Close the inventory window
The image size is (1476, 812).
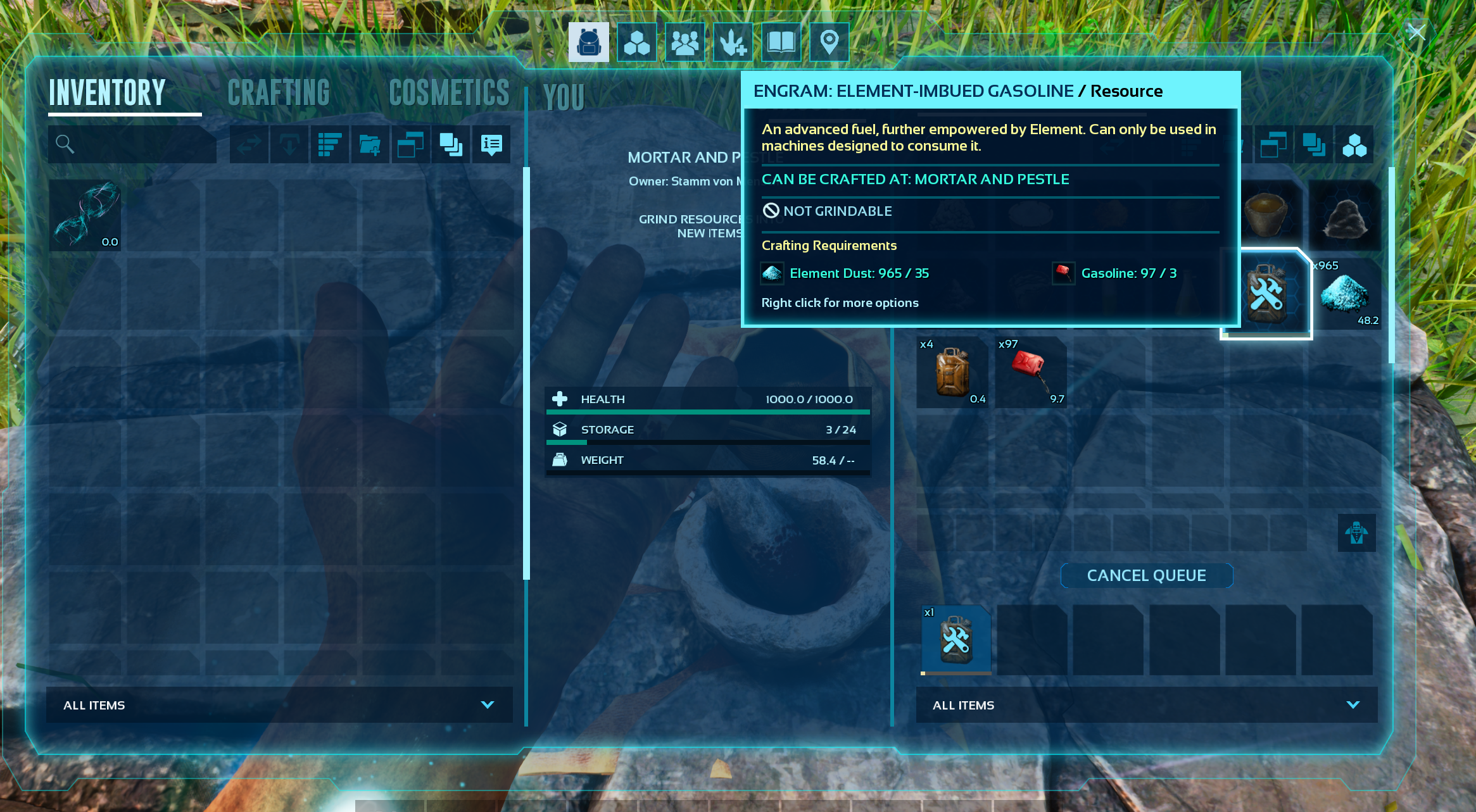point(1416,32)
